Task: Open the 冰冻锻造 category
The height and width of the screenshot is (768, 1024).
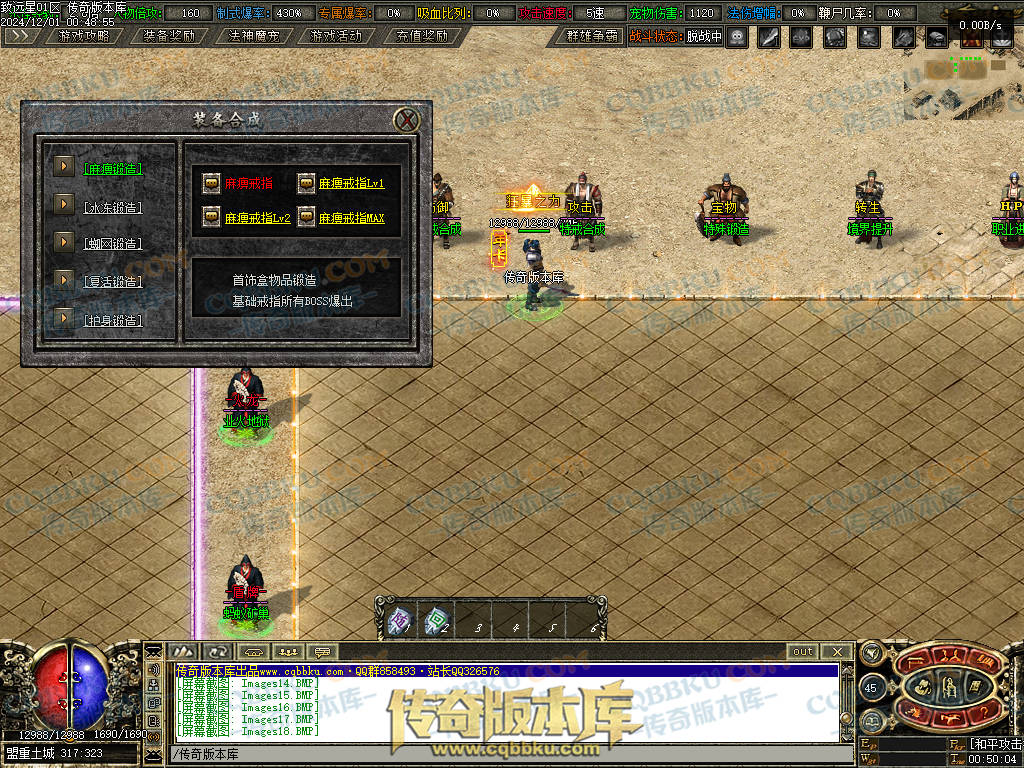Action: pyautogui.click(x=113, y=208)
